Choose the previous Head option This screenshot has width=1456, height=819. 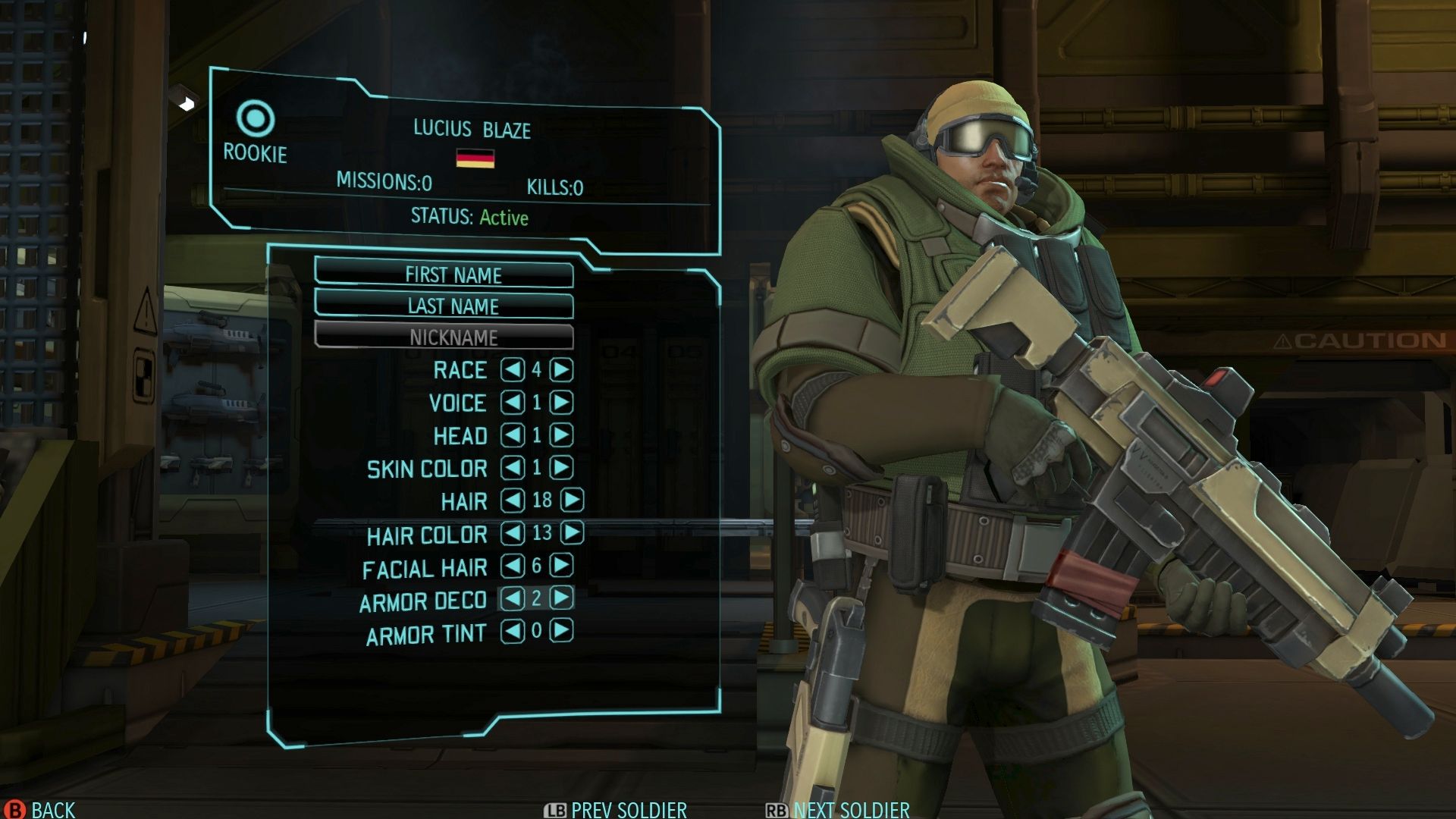pyautogui.click(x=513, y=435)
